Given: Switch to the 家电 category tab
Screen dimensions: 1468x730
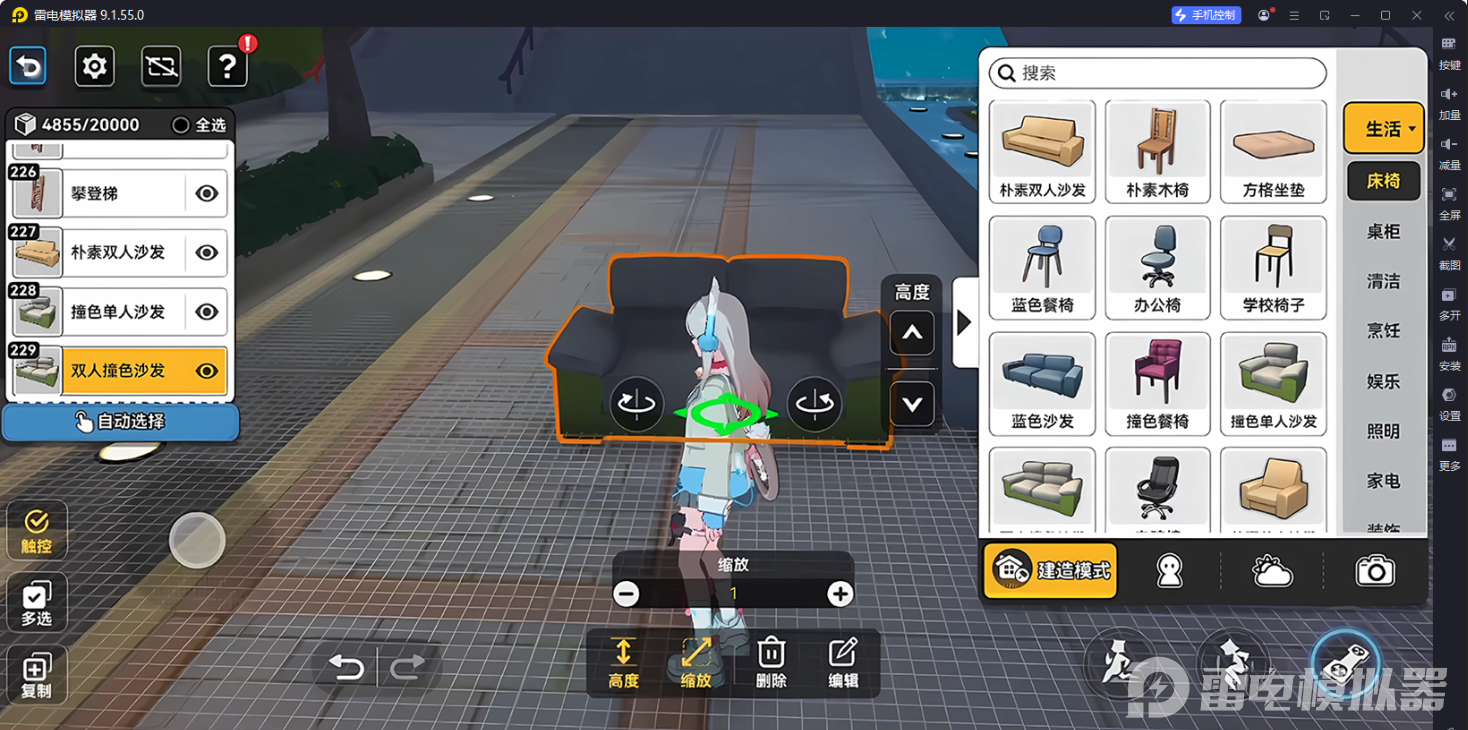Looking at the screenshot, I should pos(1383,481).
